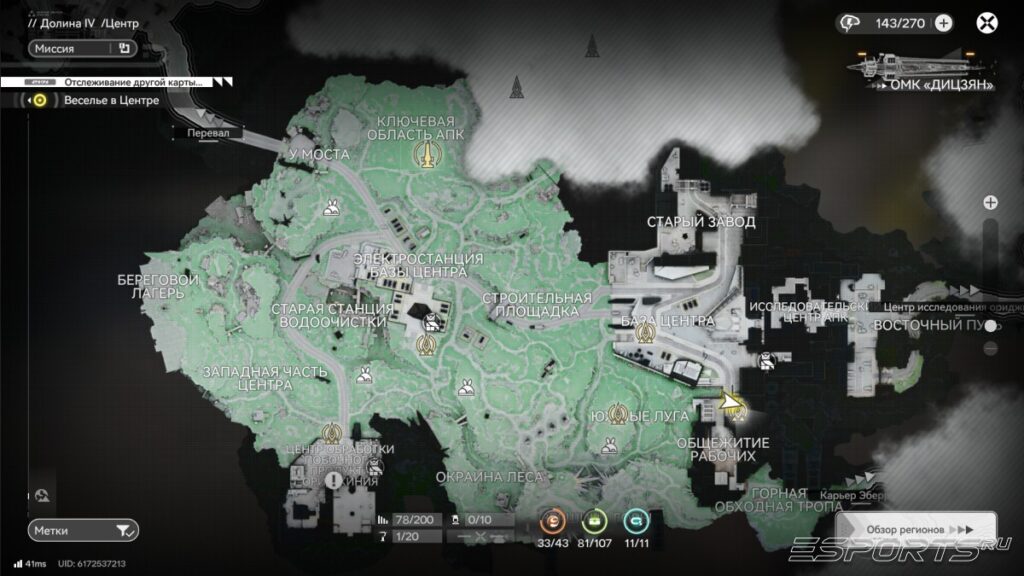Show the green chest counter 81/107

click(x=594, y=521)
